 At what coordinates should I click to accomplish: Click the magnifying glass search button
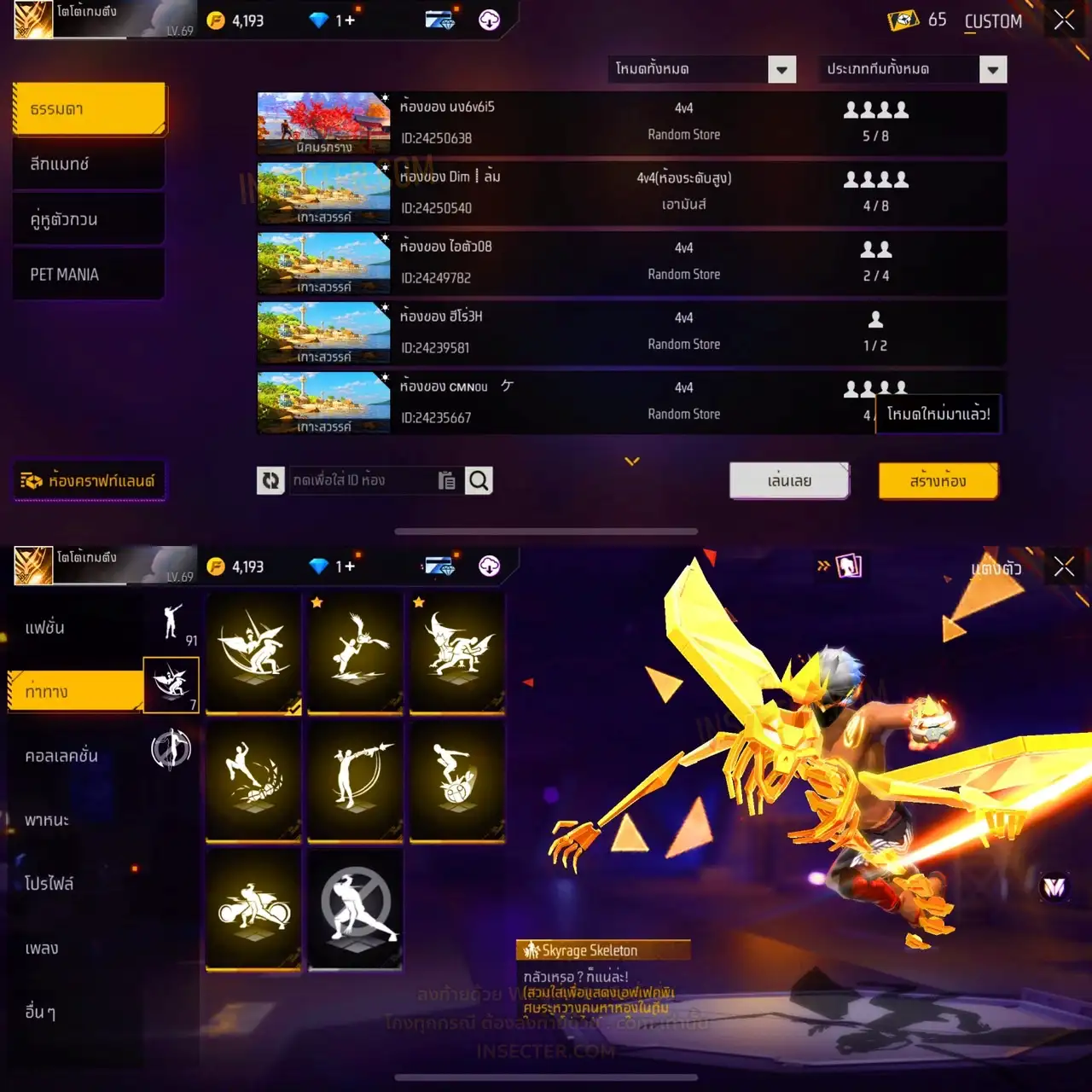(479, 481)
